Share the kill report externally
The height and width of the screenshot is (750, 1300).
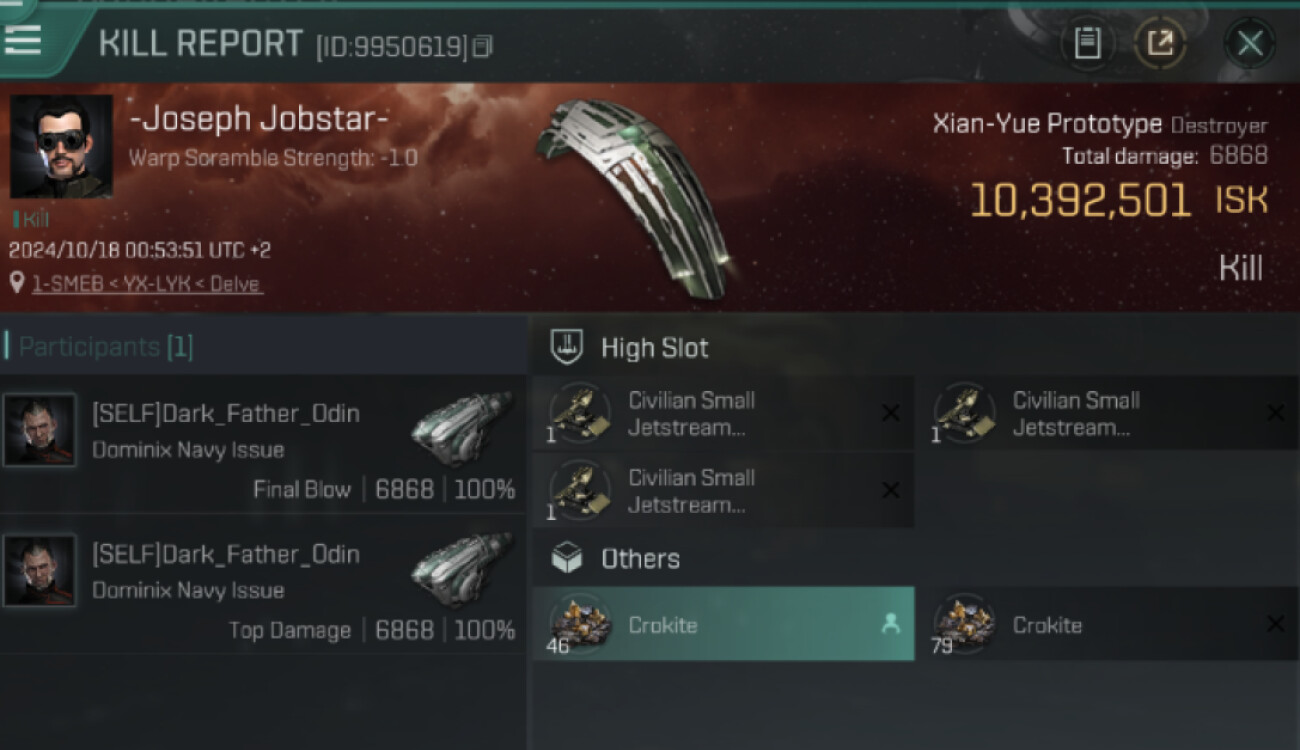coord(1160,44)
